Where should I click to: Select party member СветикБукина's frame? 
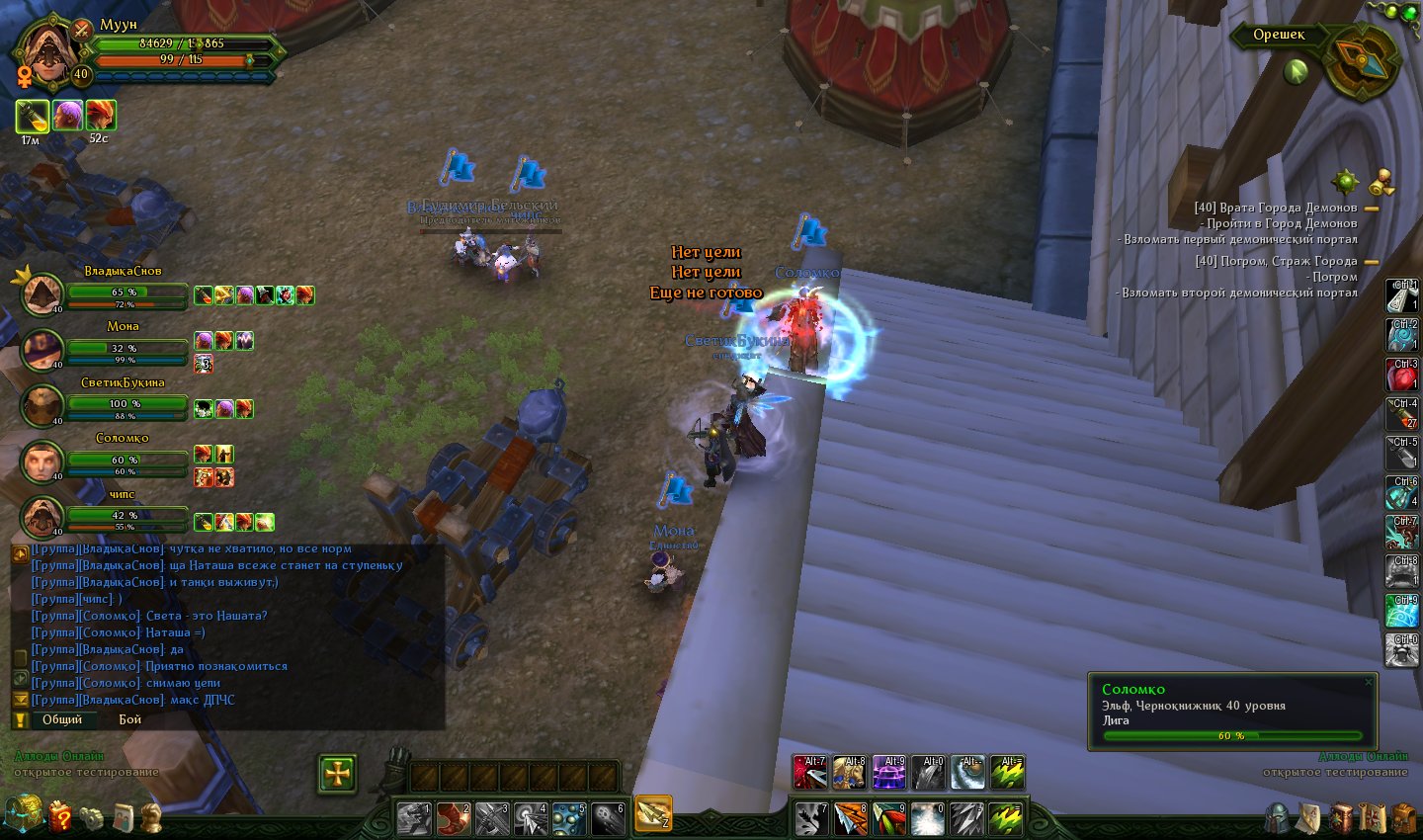pos(43,405)
